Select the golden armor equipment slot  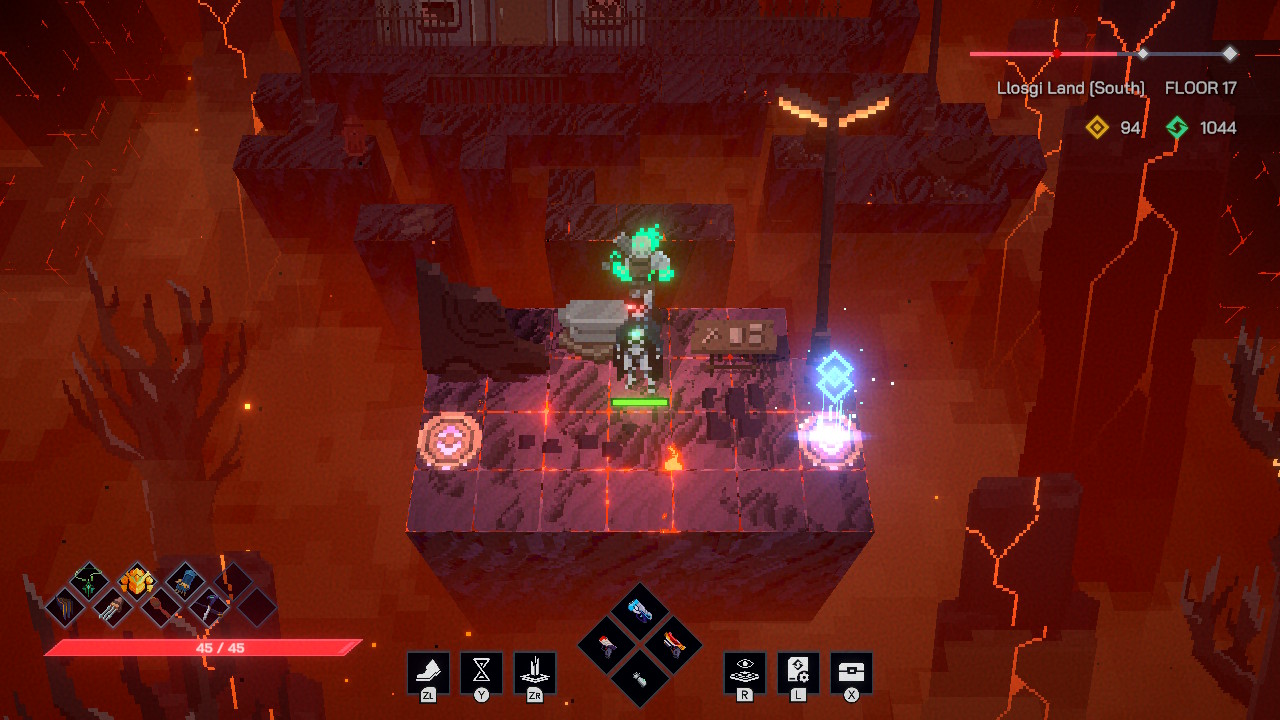point(135,578)
